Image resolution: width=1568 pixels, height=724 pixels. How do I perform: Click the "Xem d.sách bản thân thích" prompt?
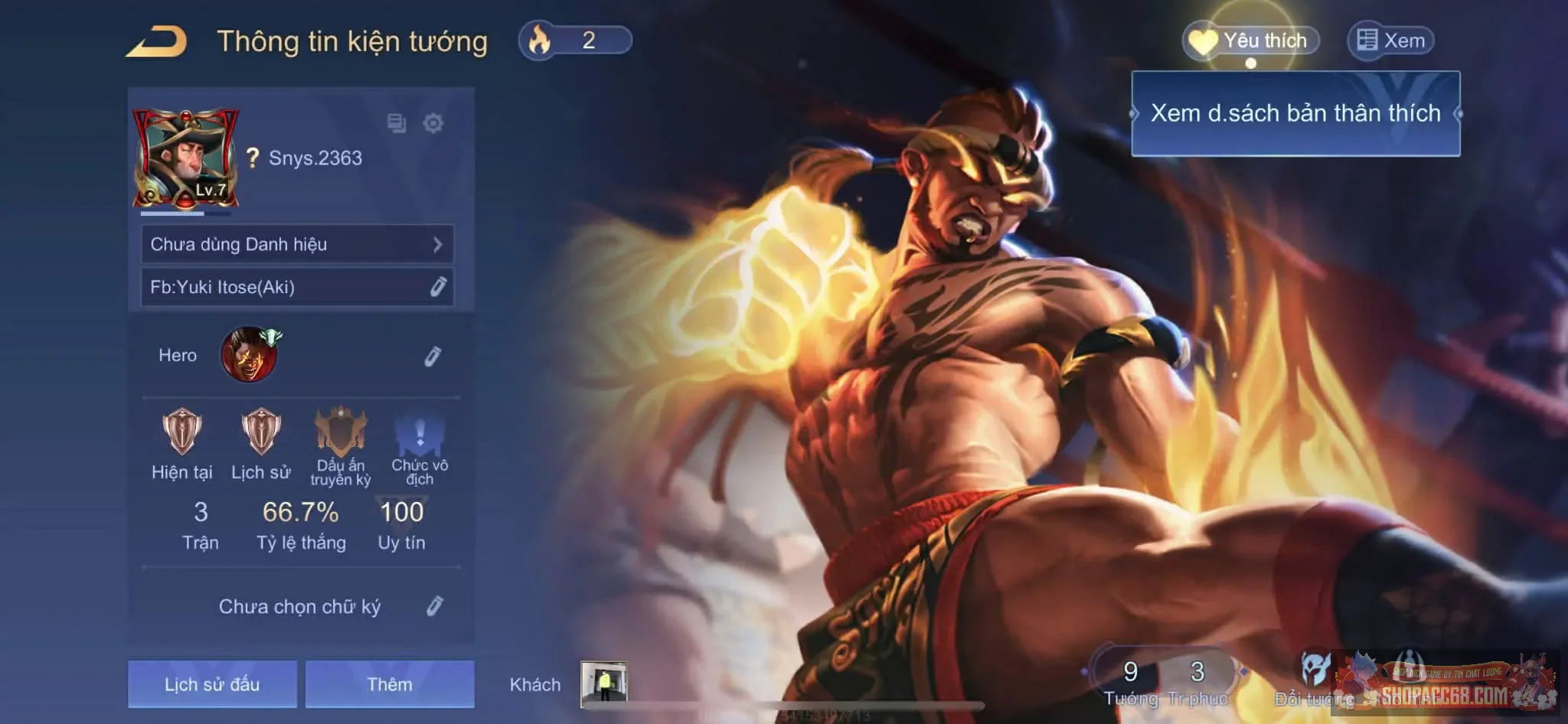(1295, 113)
